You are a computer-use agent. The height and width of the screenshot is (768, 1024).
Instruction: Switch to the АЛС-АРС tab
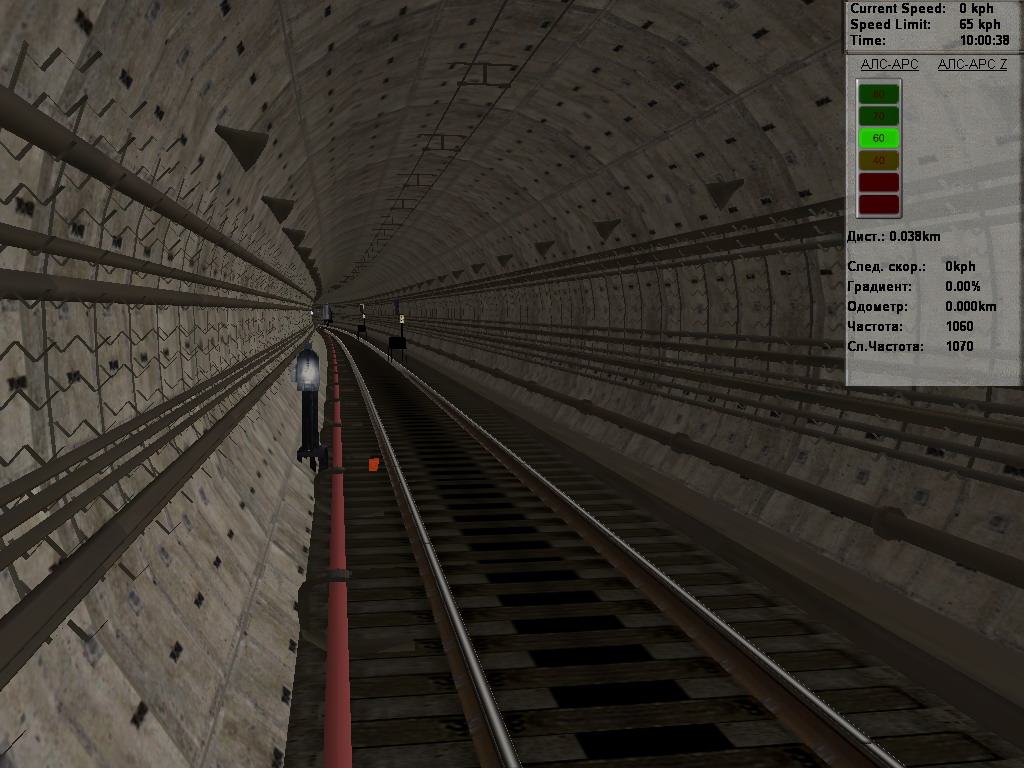(889, 64)
